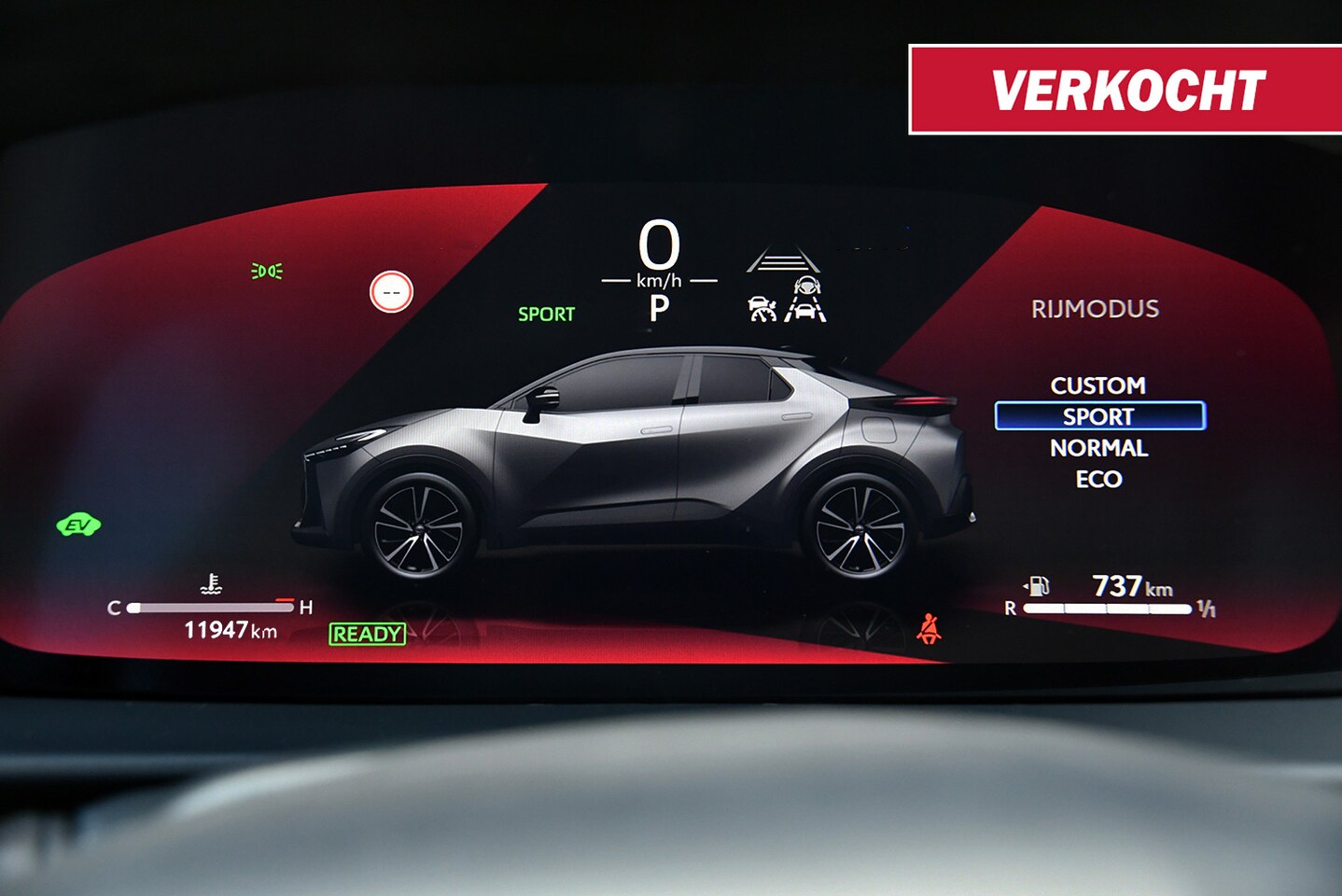Click the red VERKOCHT banner
This screenshot has height=896, width=1342.
click(x=1125, y=90)
